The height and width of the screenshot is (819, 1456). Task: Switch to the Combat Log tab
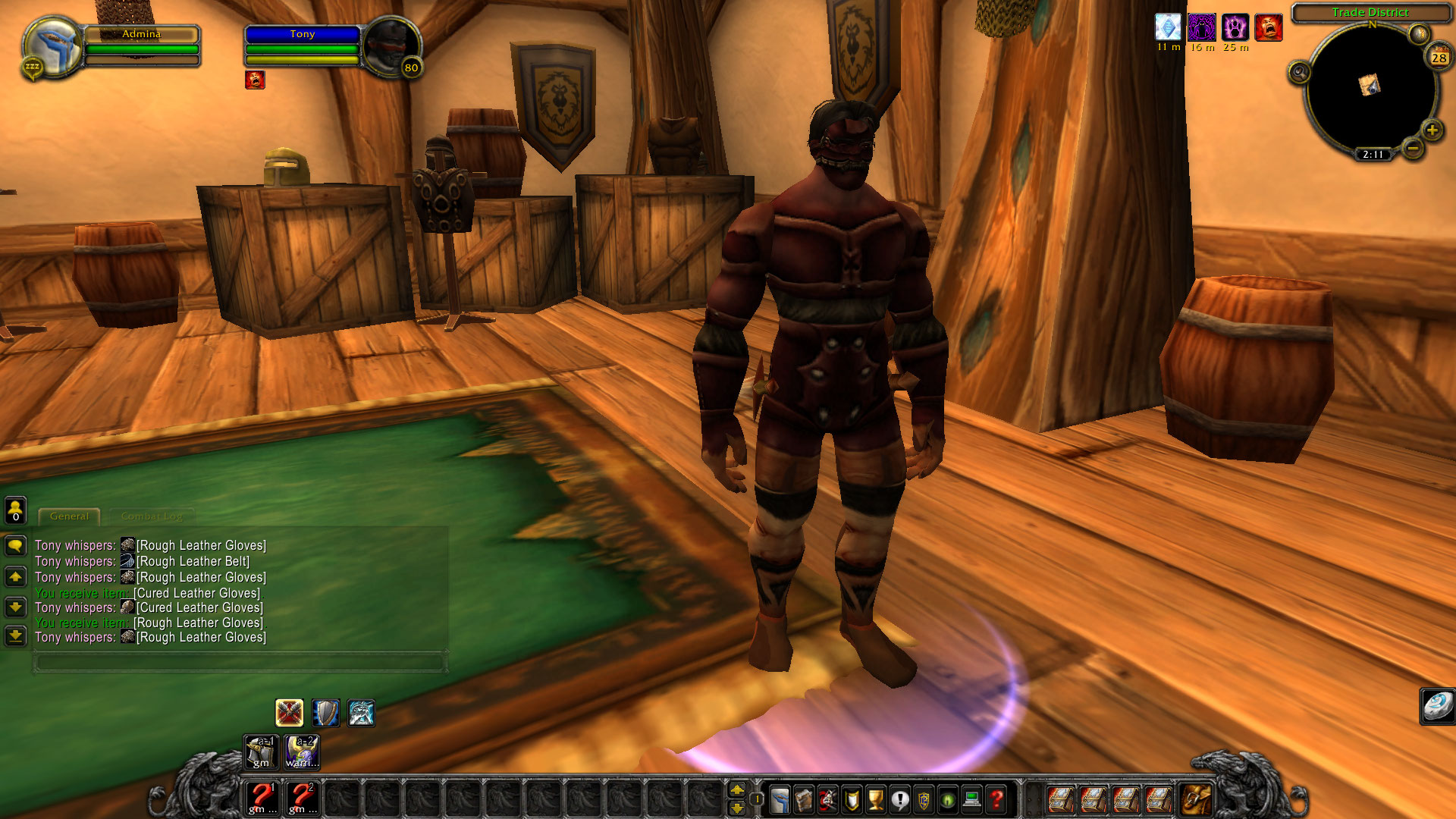(x=151, y=516)
